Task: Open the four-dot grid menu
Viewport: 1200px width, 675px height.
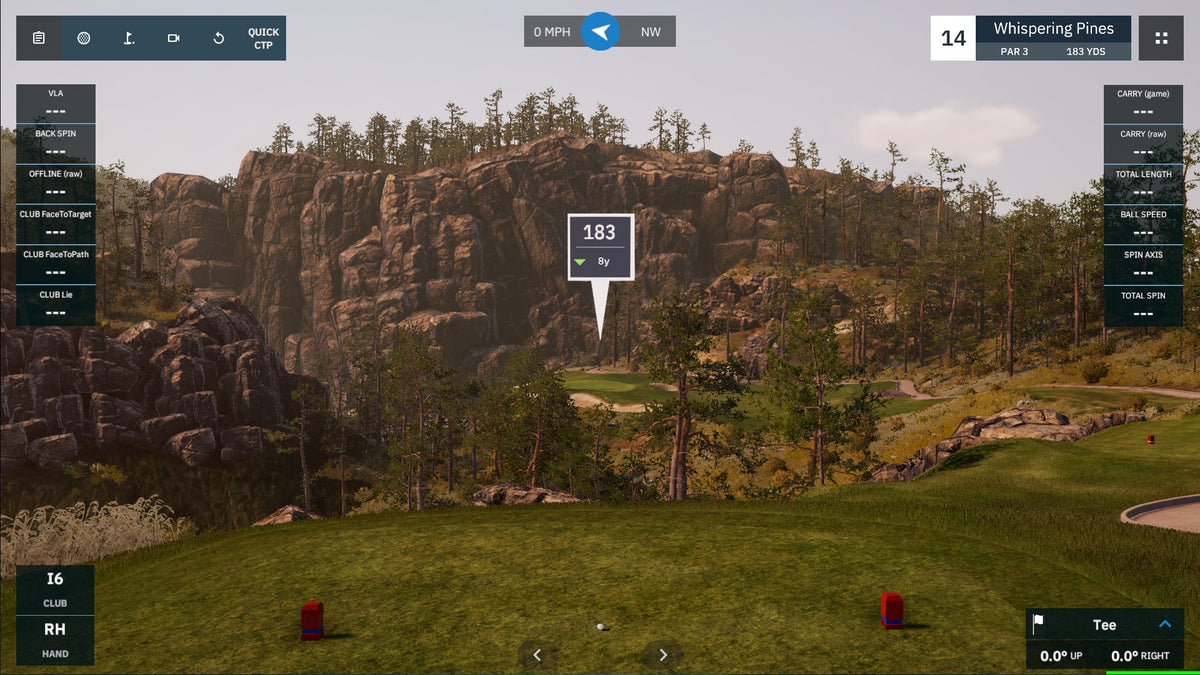Action: pos(1161,38)
